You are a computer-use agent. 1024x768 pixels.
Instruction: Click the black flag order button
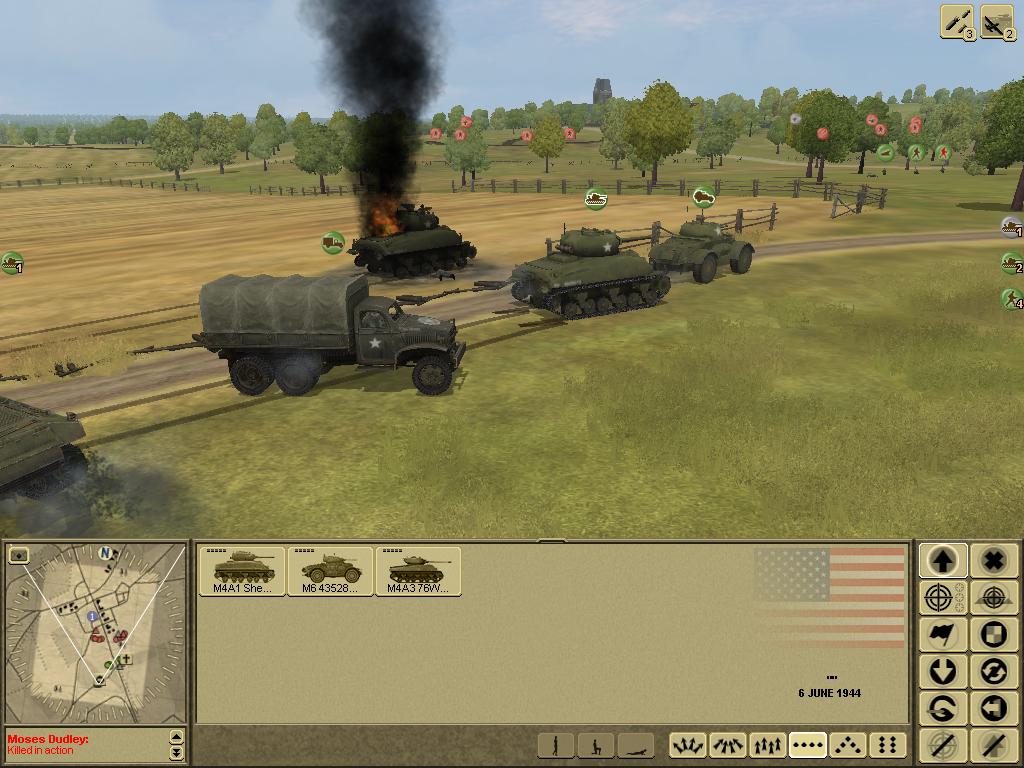[x=943, y=635]
